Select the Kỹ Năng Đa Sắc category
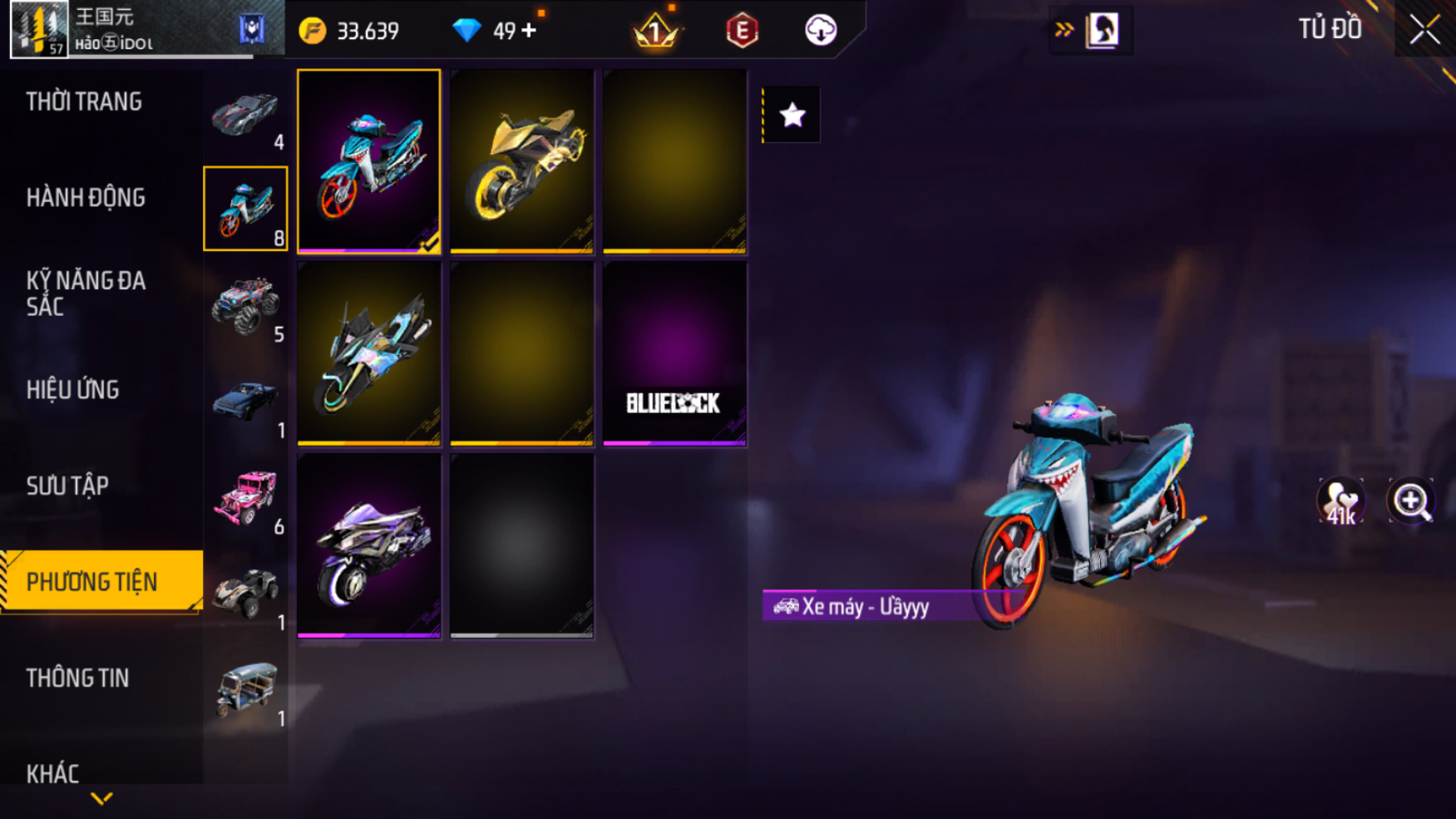The height and width of the screenshot is (819, 1456). pos(86,294)
